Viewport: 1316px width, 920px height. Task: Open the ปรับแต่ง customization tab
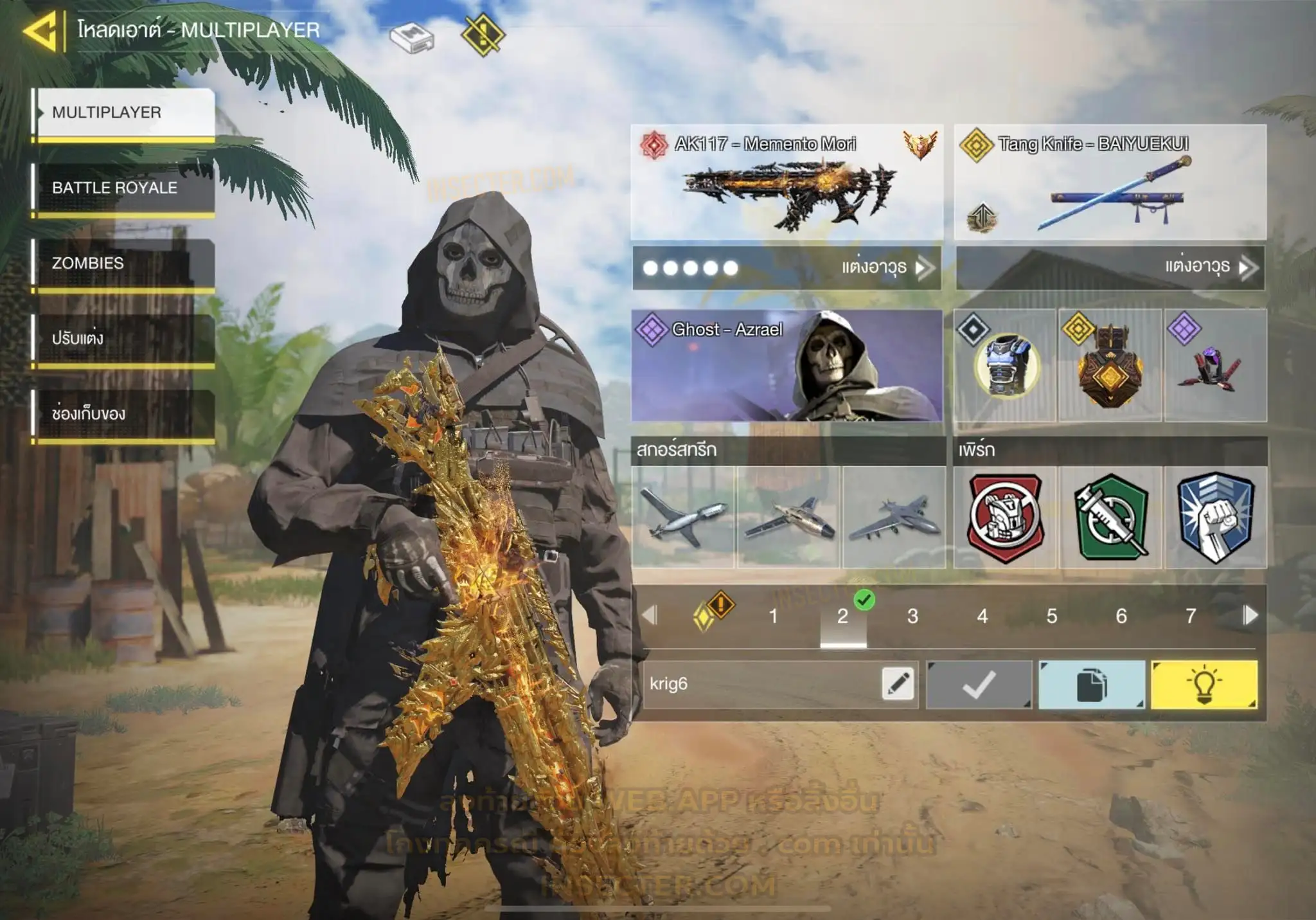coord(125,339)
